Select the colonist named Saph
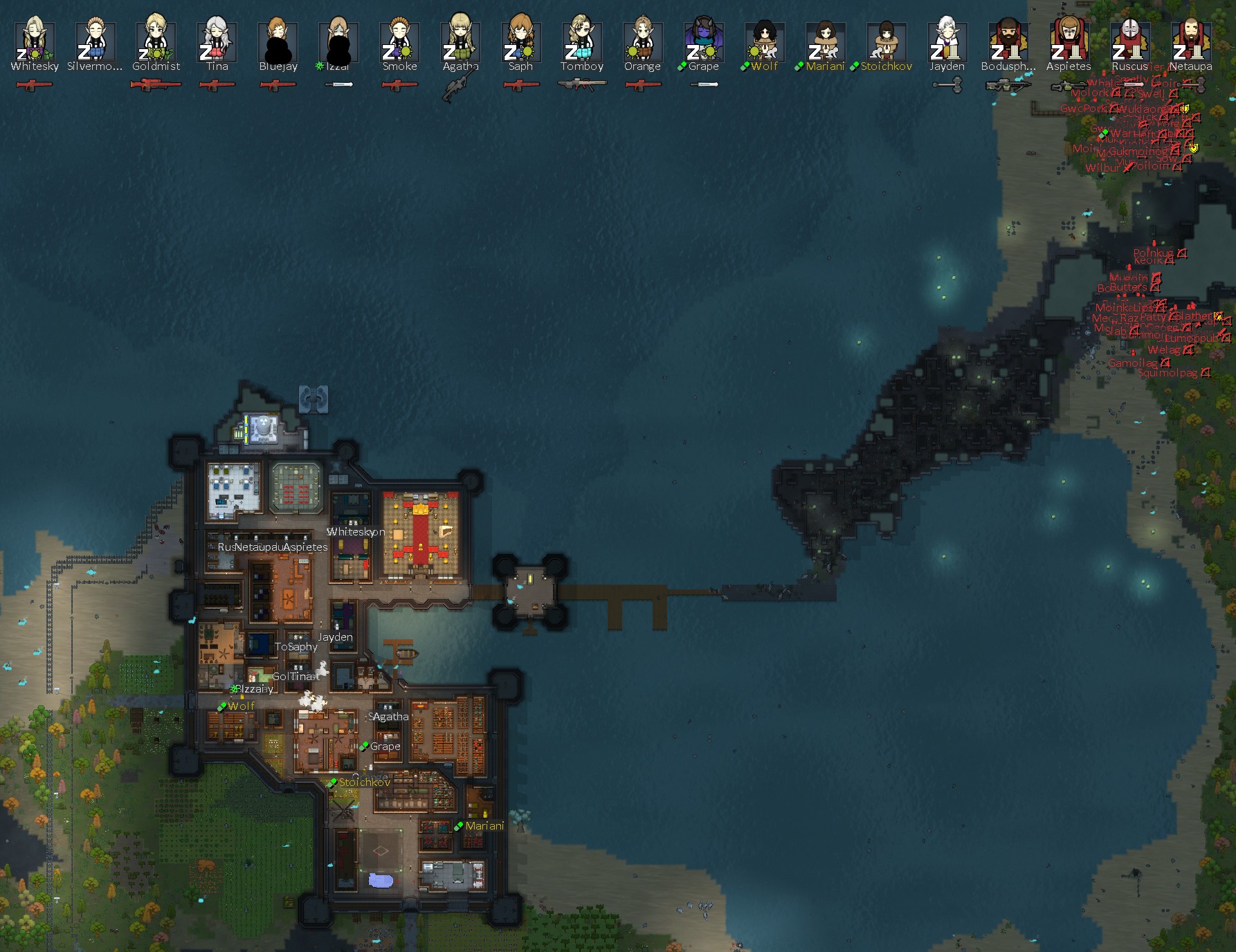Viewport: 1236px width, 952px height. click(521, 42)
